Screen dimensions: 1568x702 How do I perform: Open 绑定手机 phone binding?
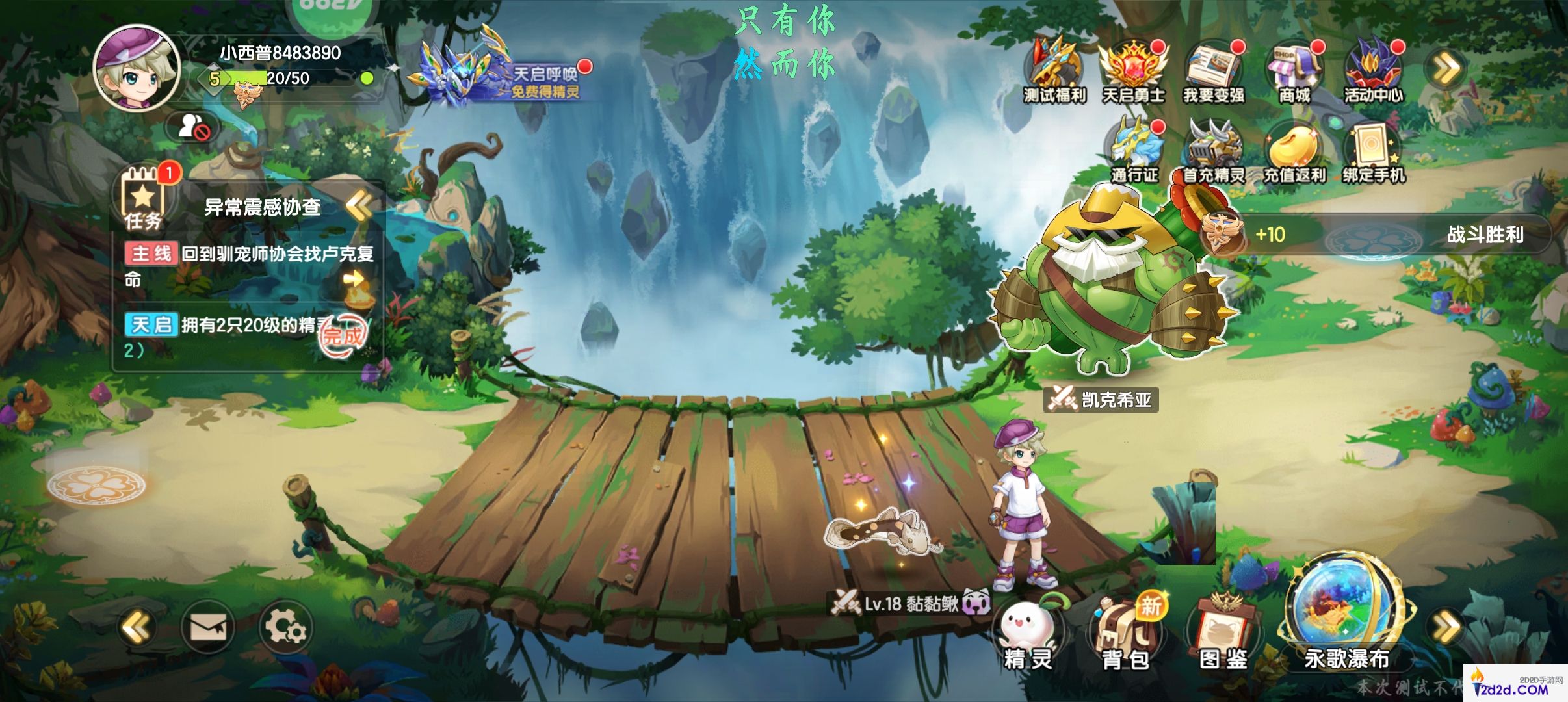coord(1373,151)
